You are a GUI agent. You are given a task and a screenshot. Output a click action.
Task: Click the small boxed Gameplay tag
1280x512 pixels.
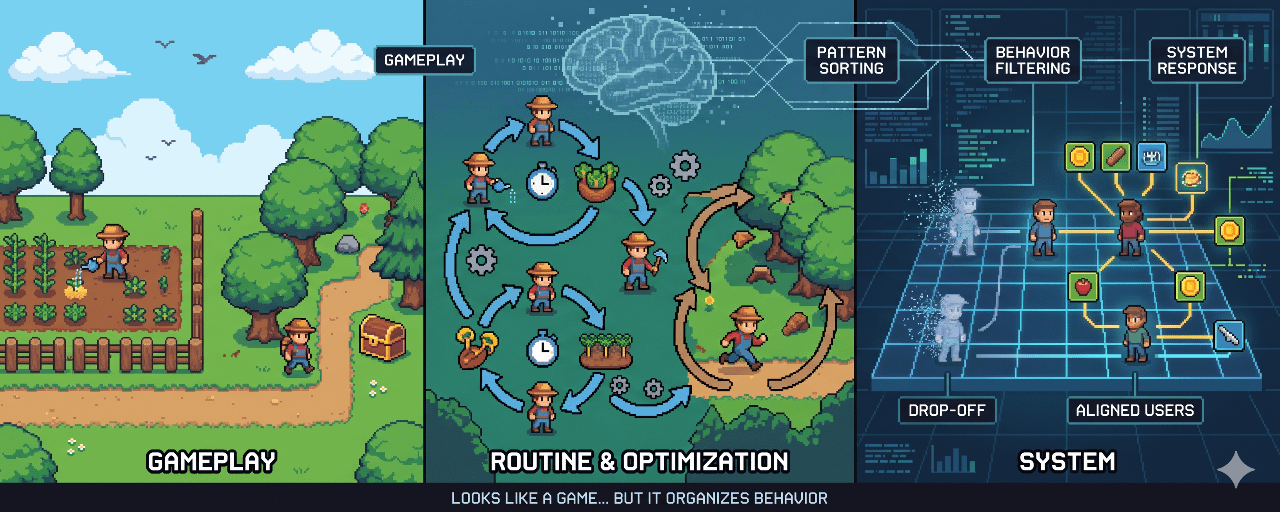coord(425,59)
